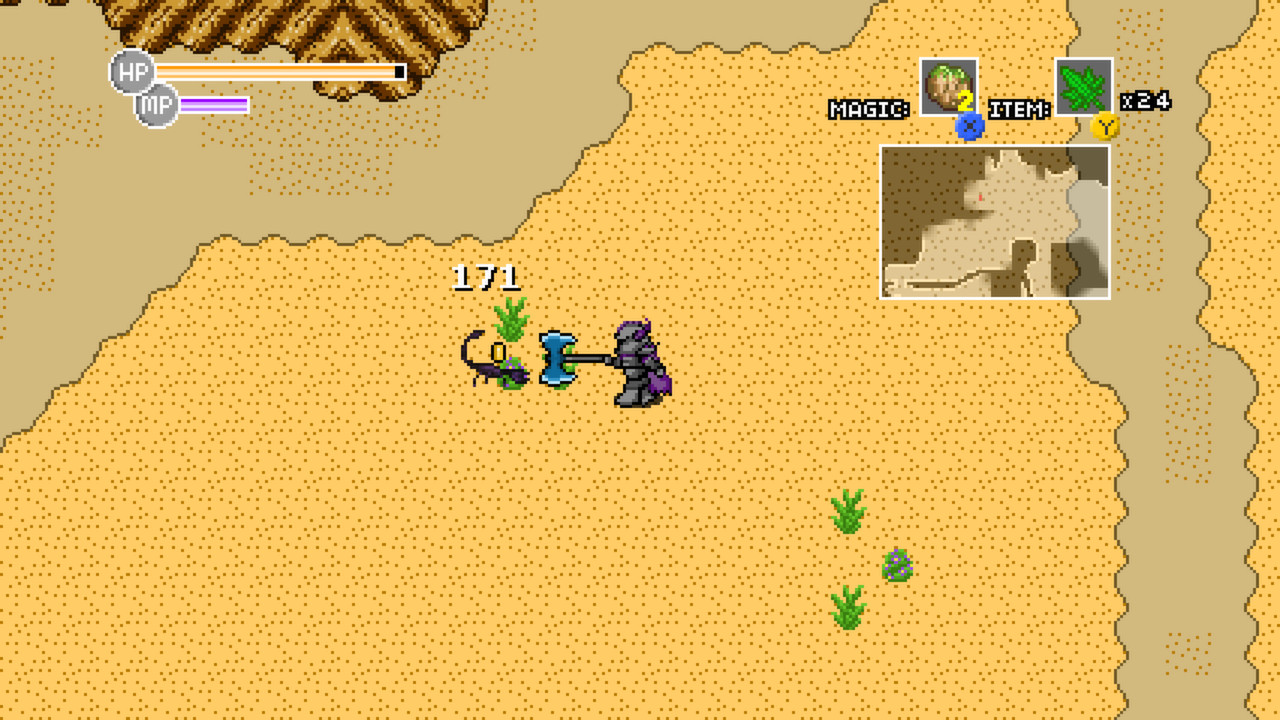The image size is (1280, 720).
Task: Click the orange HP bar
Action: click(x=280, y=71)
